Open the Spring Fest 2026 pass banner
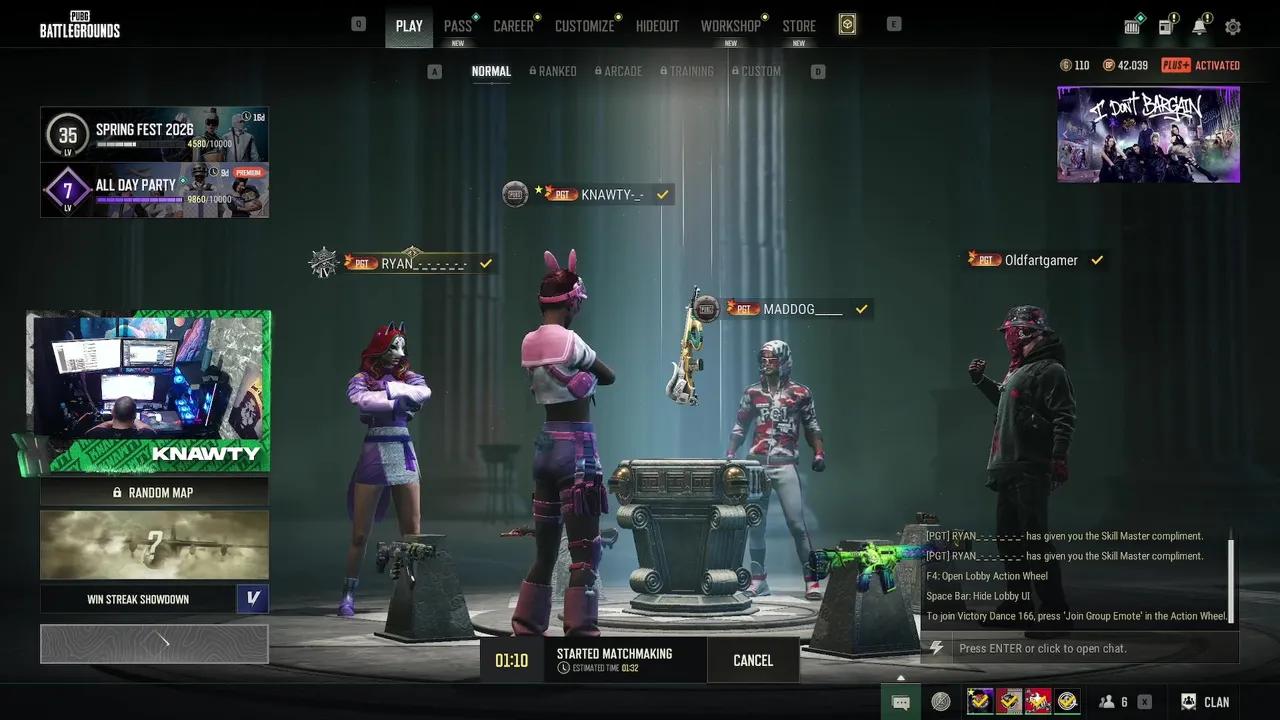This screenshot has height=720, width=1280. (154, 134)
